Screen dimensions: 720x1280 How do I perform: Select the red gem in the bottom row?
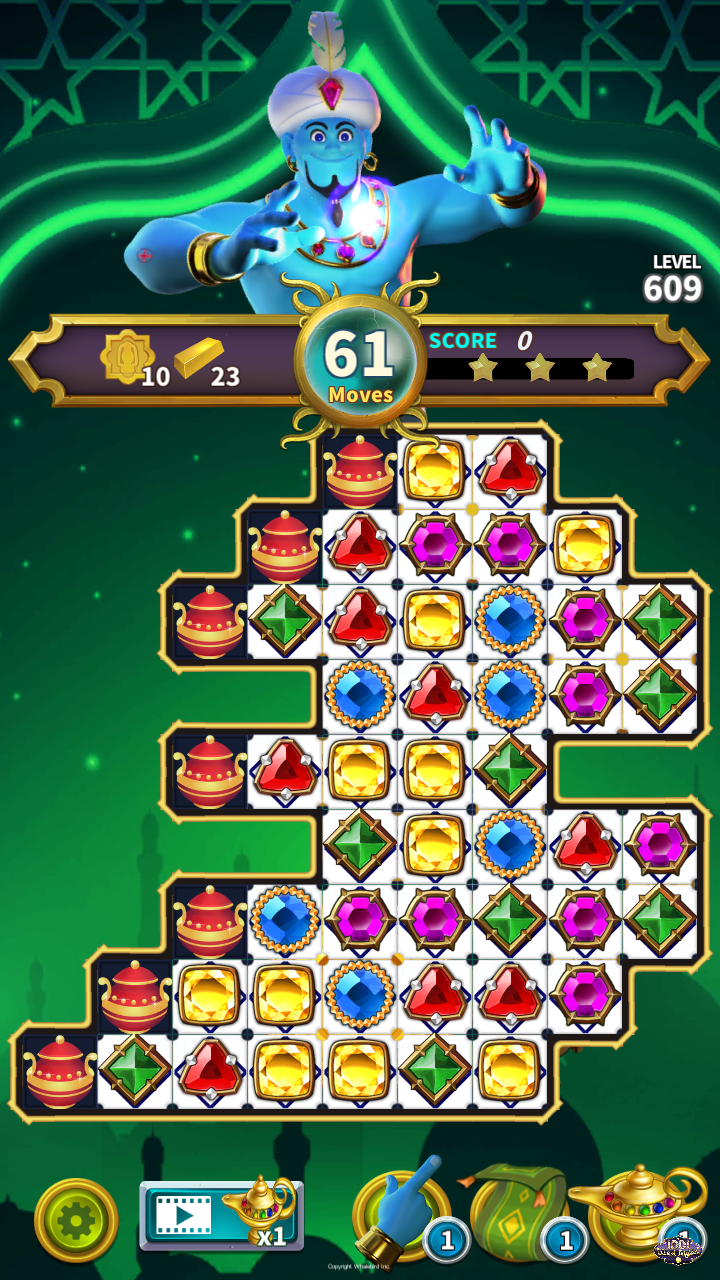point(210,1070)
